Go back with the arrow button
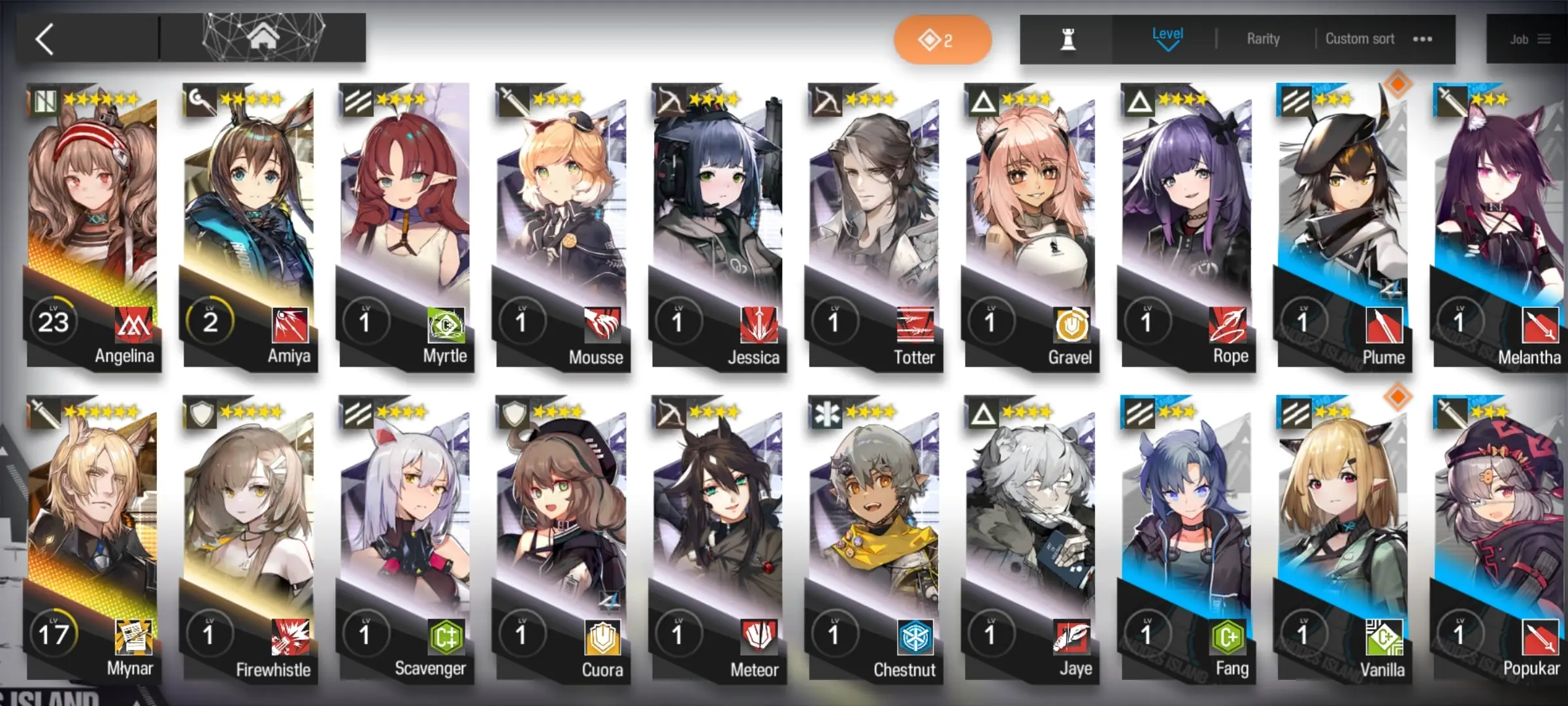This screenshot has height=706, width=1568. [44, 39]
